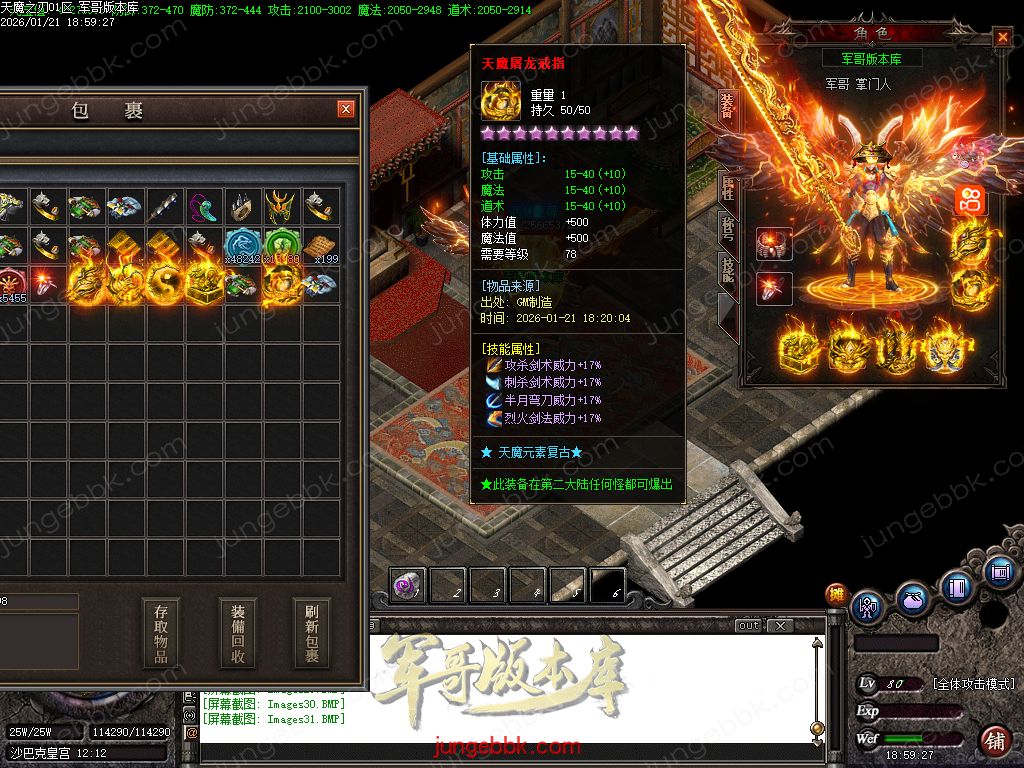Open the 装備回收 equipment recycling
Image resolution: width=1024 pixels, height=768 pixels.
pyautogui.click(x=237, y=633)
